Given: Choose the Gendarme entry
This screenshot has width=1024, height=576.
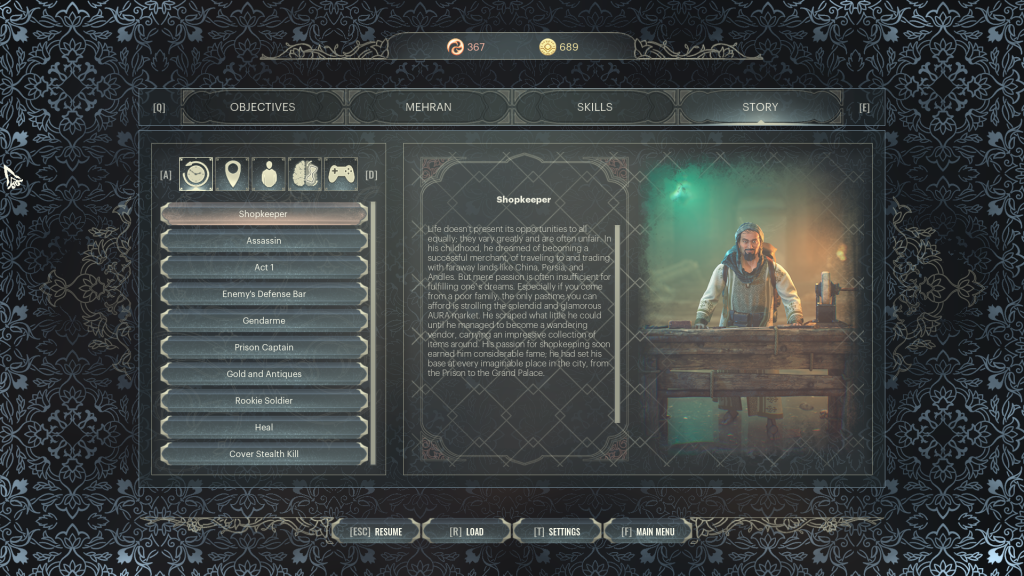Looking at the screenshot, I should (x=264, y=321).
